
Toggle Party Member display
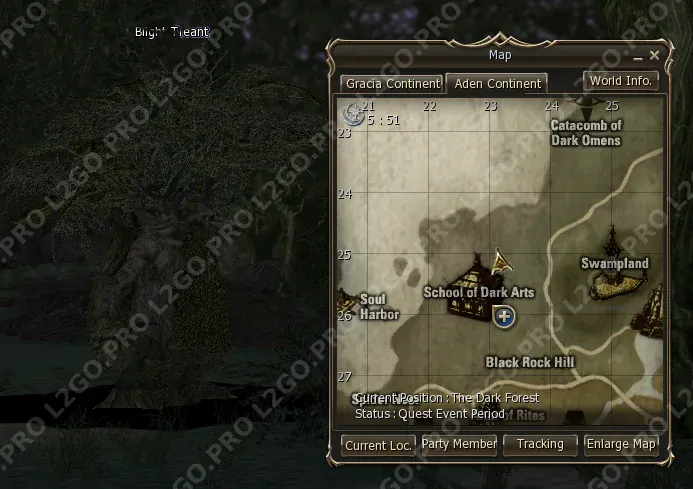(459, 444)
